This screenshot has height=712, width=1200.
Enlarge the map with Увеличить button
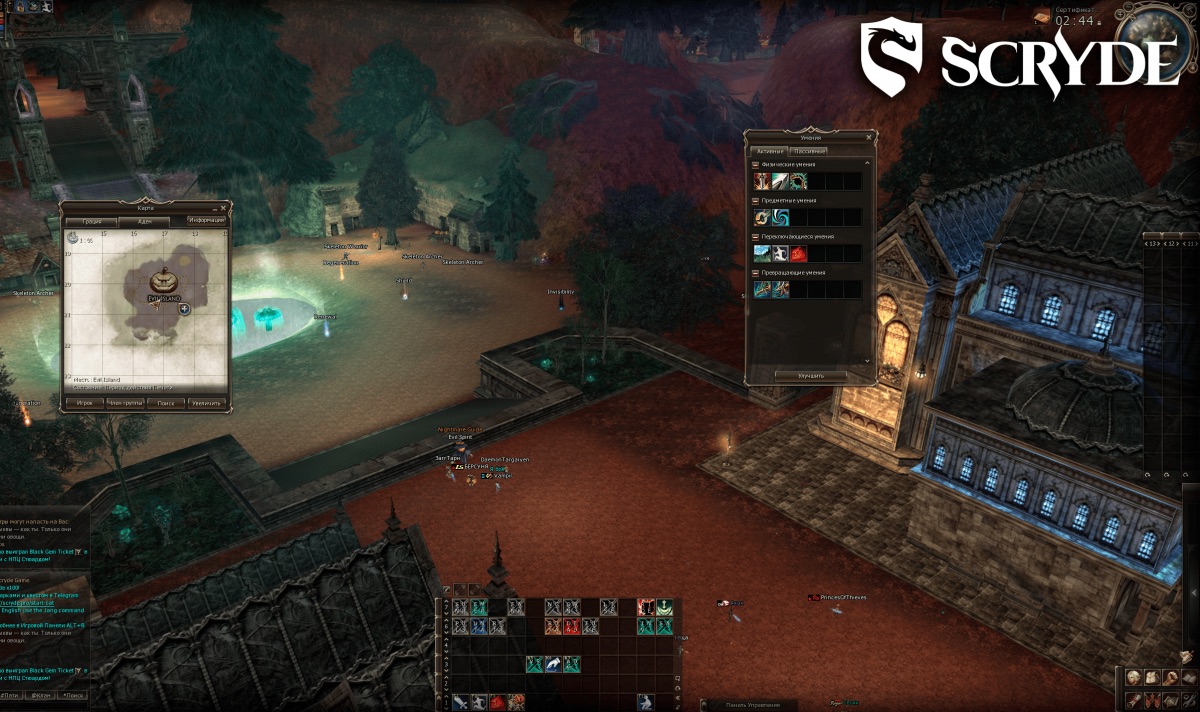207,402
